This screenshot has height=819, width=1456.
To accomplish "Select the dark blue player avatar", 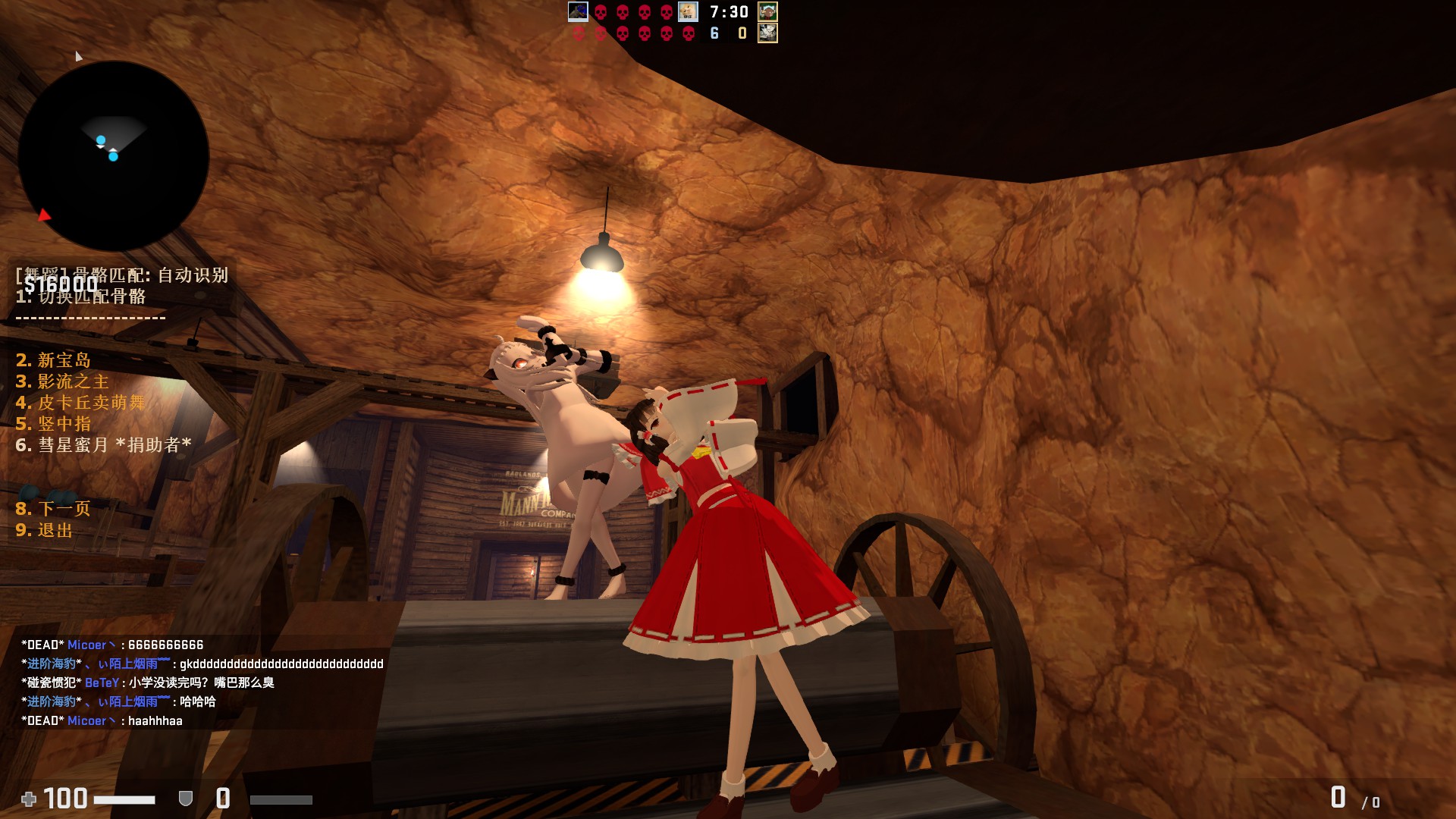I will click(578, 11).
